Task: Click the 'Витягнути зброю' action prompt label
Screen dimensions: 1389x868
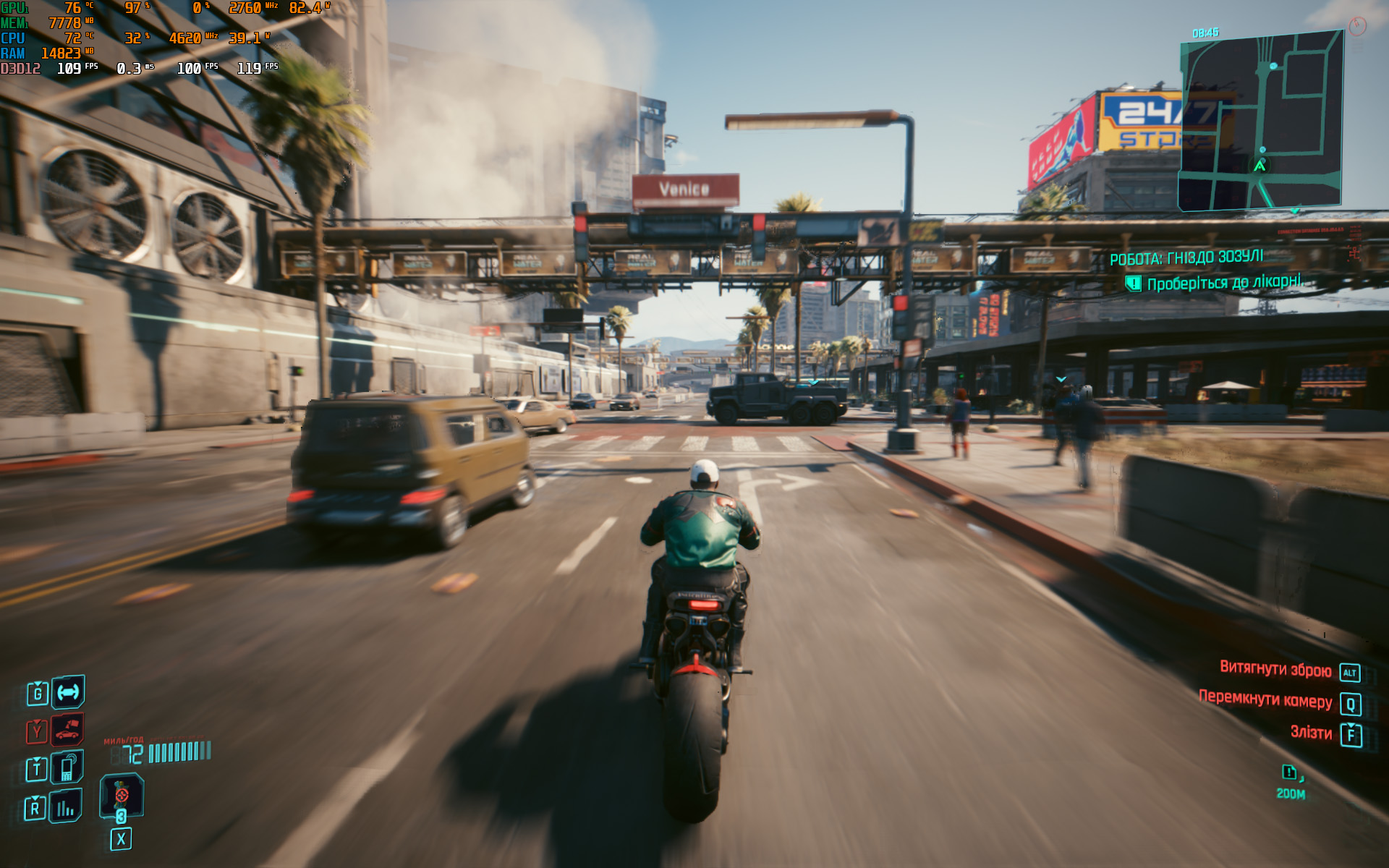Action: point(1275,668)
